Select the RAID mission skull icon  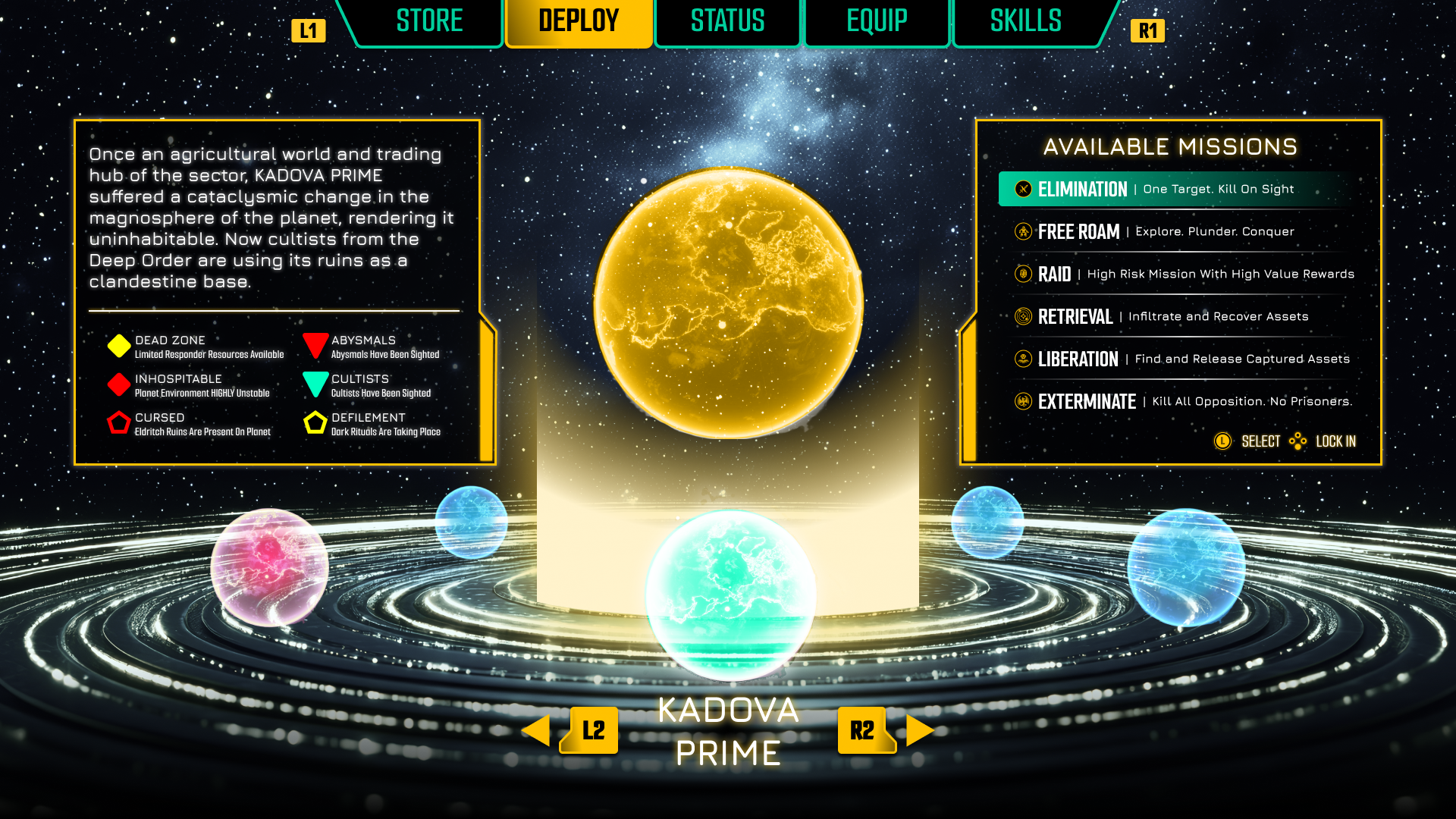click(1022, 274)
